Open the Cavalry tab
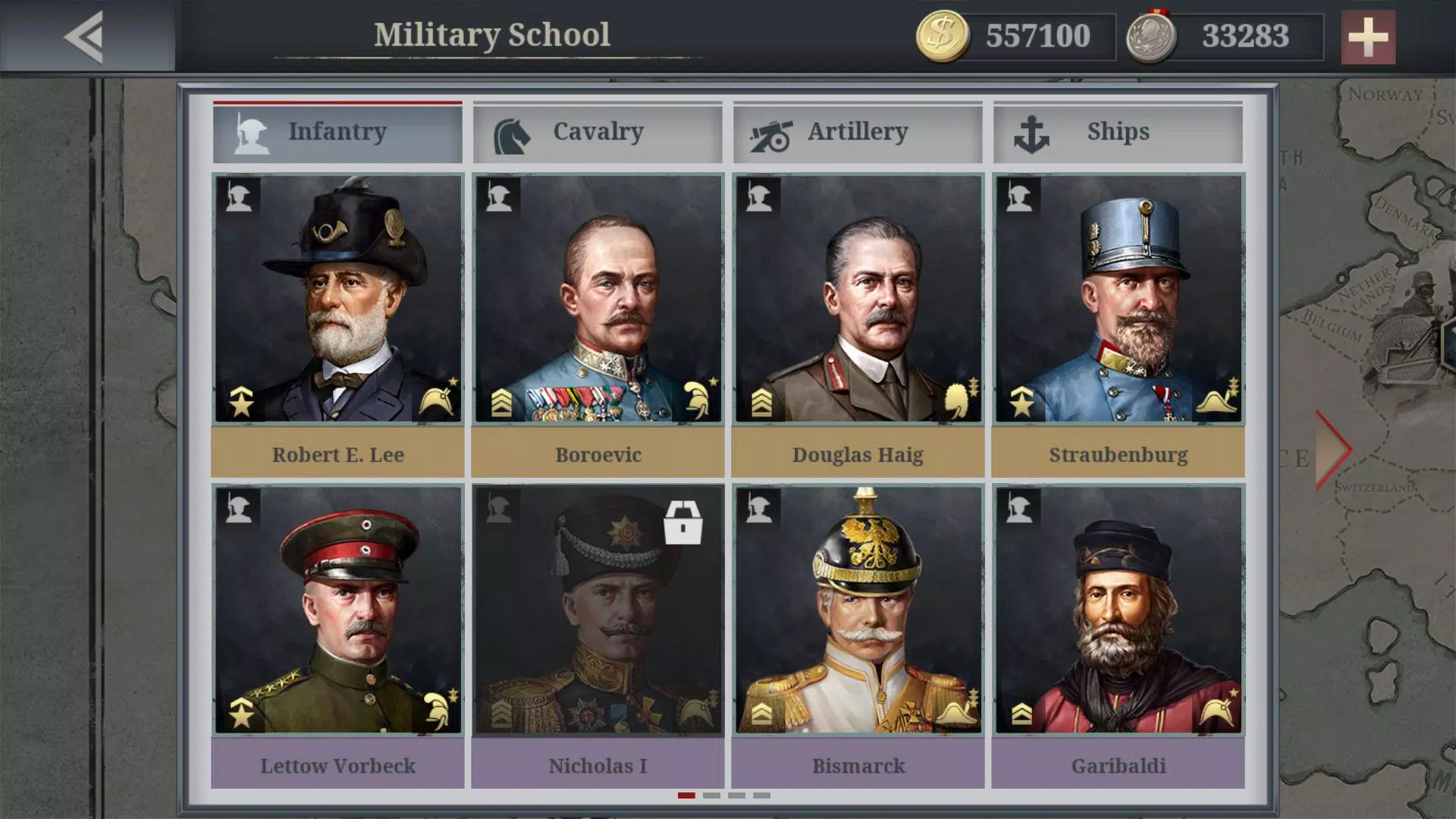The width and height of the screenshot is (1456, 819). coord(597,131)
